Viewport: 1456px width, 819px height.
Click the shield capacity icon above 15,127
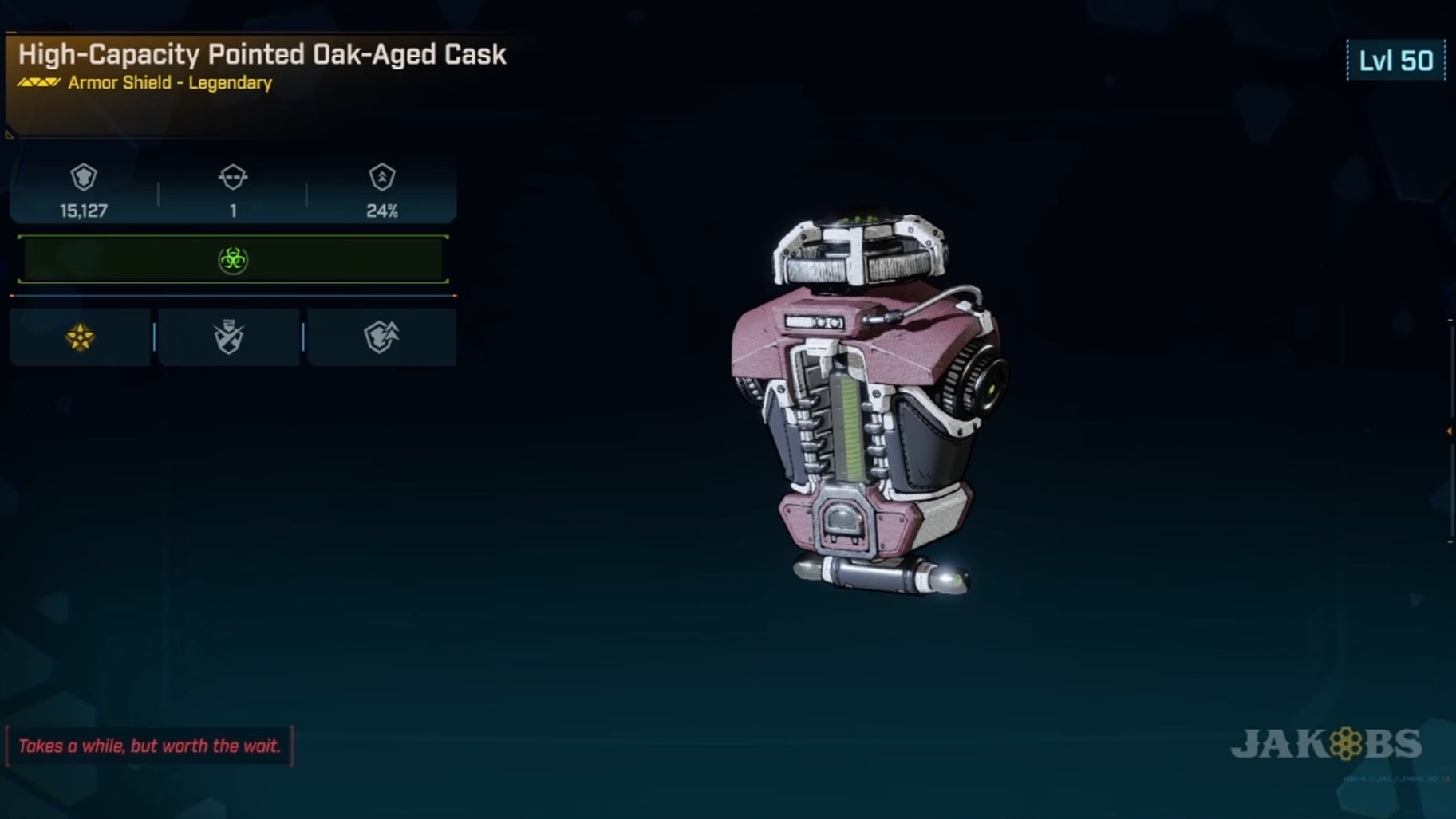84,177
